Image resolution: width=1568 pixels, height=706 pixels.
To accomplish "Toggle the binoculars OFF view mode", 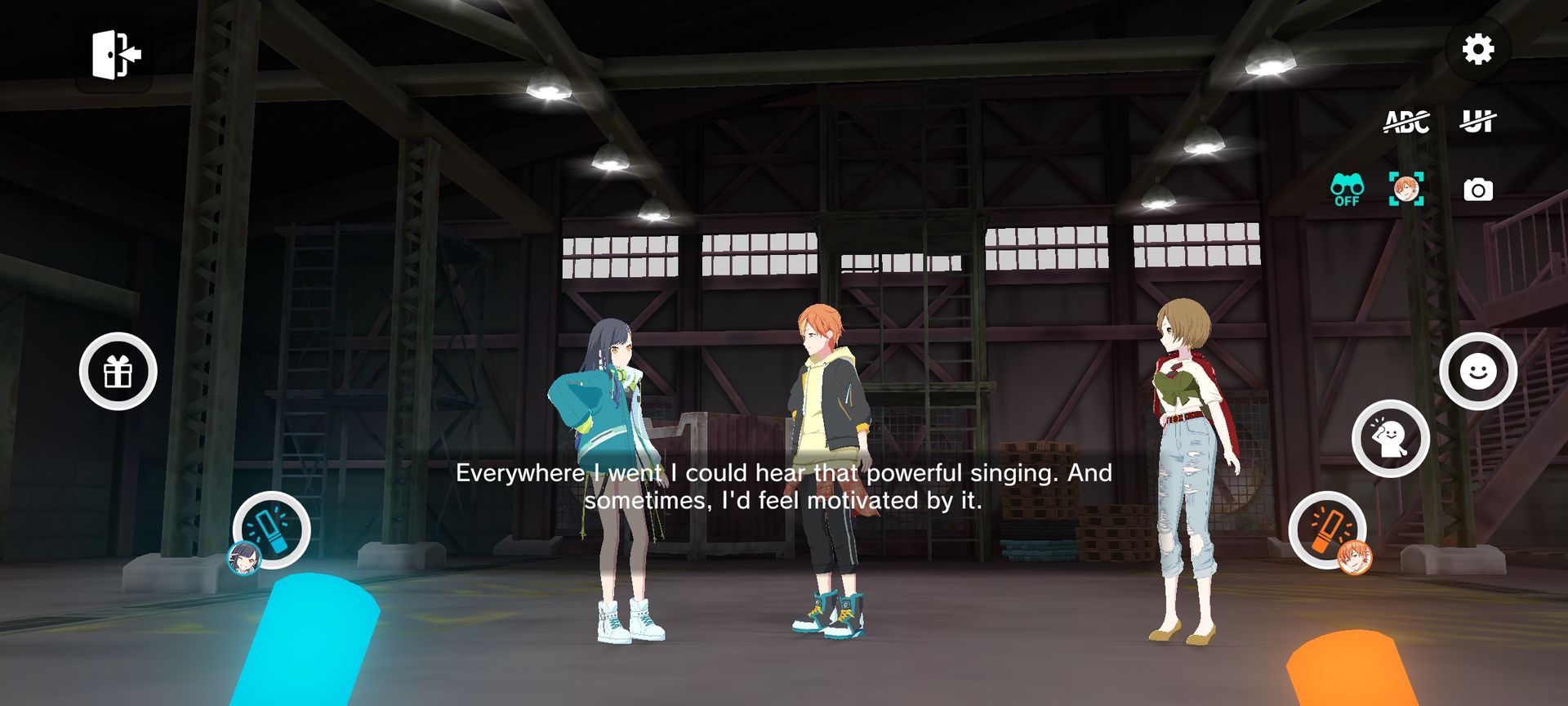I will [1347, 190].
